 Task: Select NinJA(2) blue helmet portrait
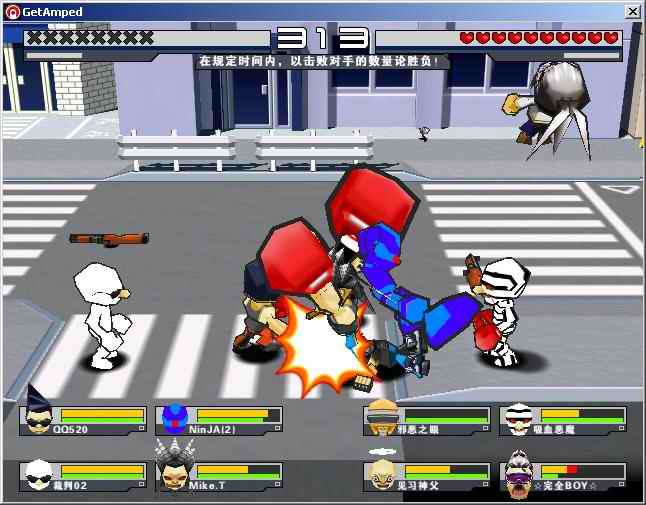coord(175,417)
